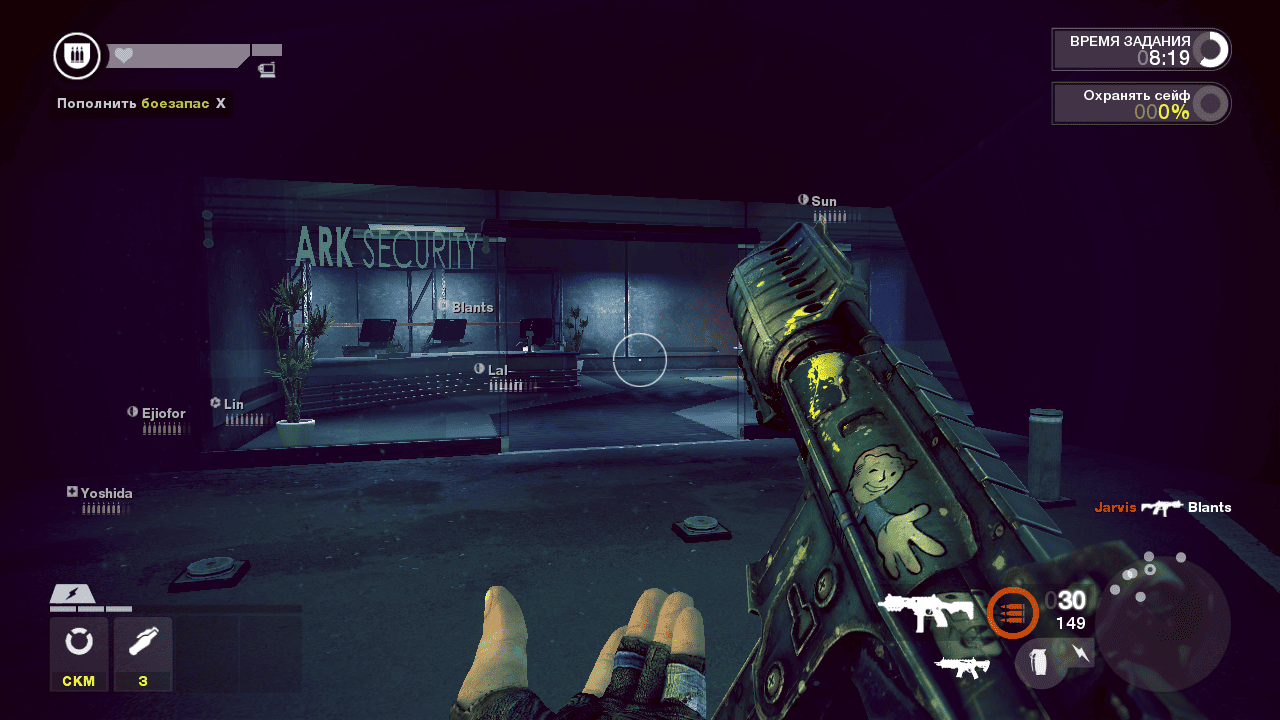Click the soldier class ammo badge

pyautogui.click(x=77, y=56)
